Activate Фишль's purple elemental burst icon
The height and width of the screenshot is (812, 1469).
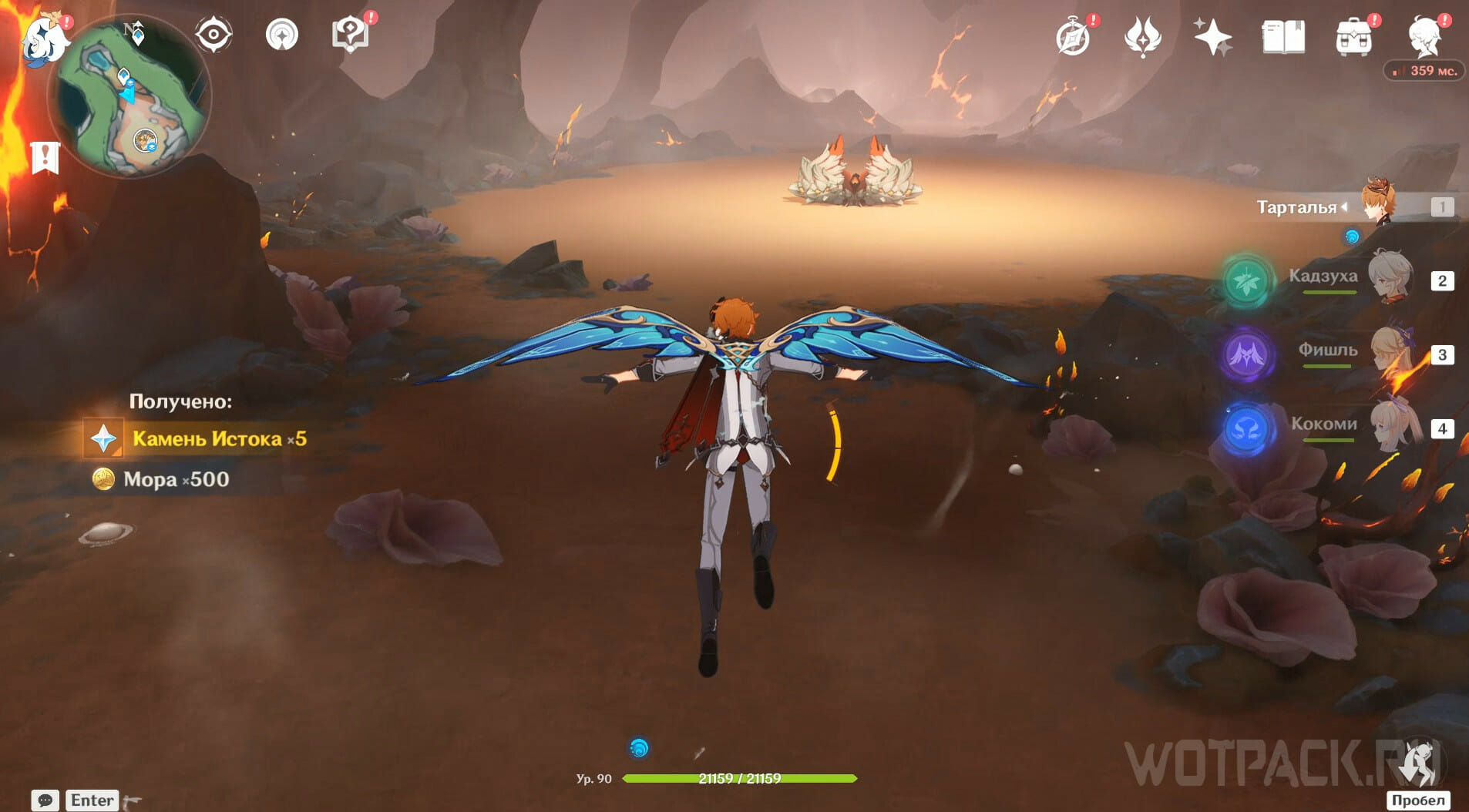(1246, 354)
